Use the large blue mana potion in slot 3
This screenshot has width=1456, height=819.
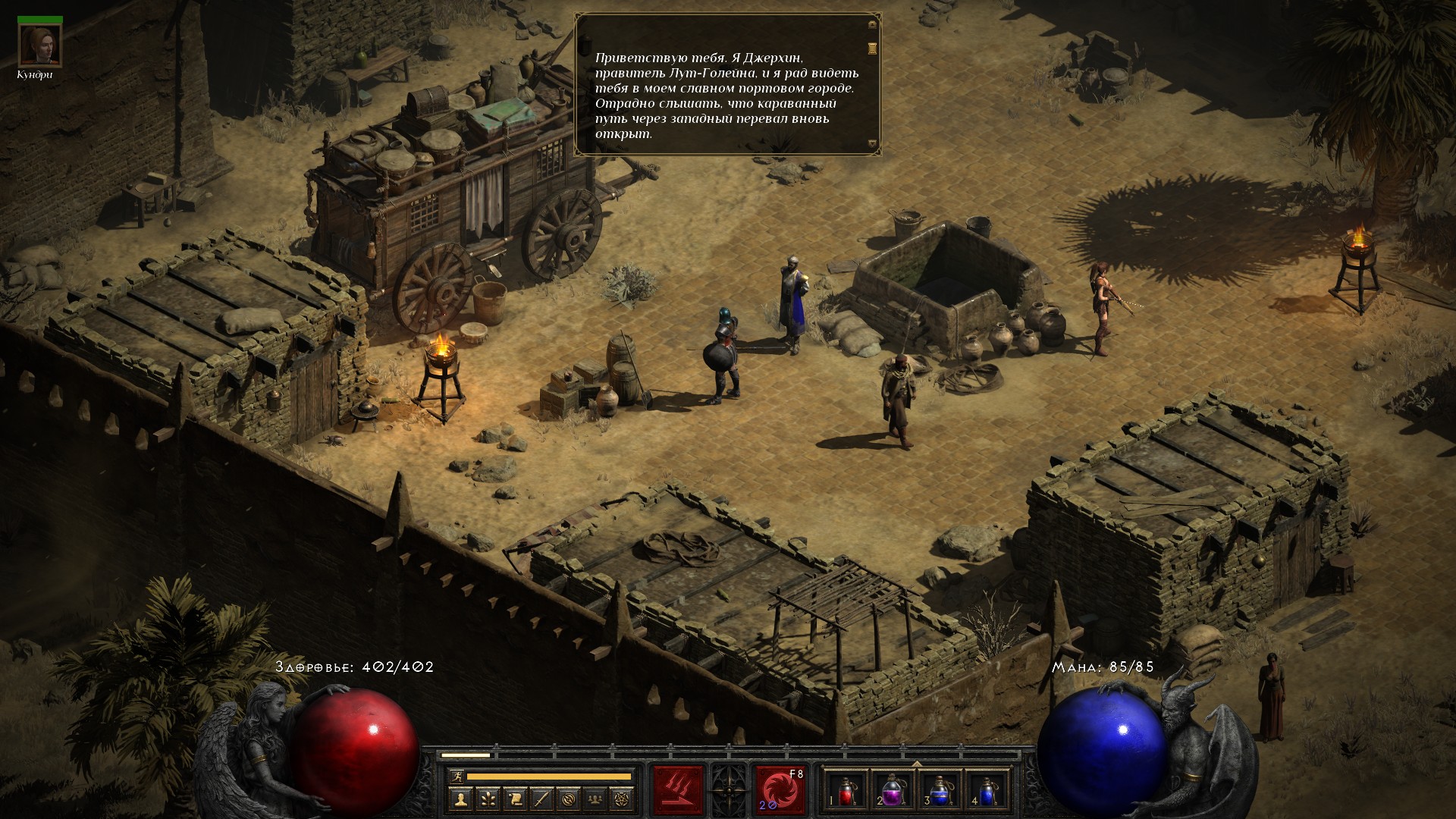coord(940,790)
